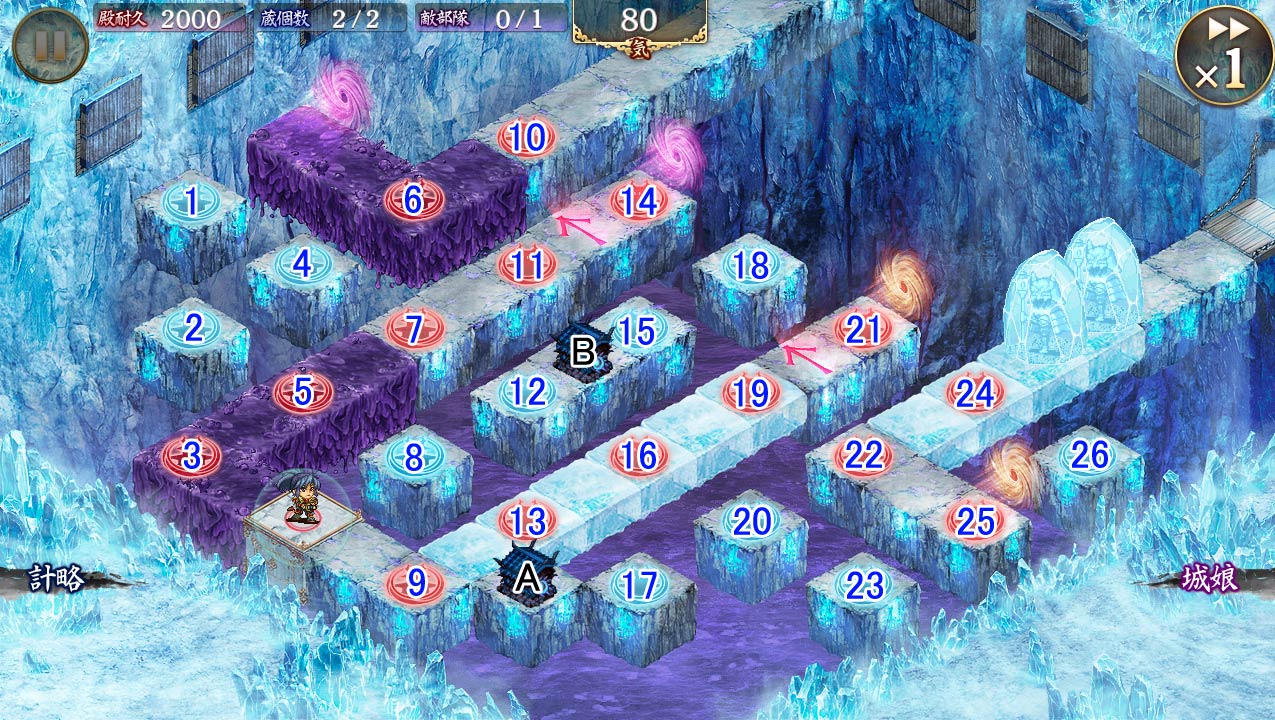Pause the battle with the round button
This screenshot has height=720, width=1275.
tap(50, 45)
